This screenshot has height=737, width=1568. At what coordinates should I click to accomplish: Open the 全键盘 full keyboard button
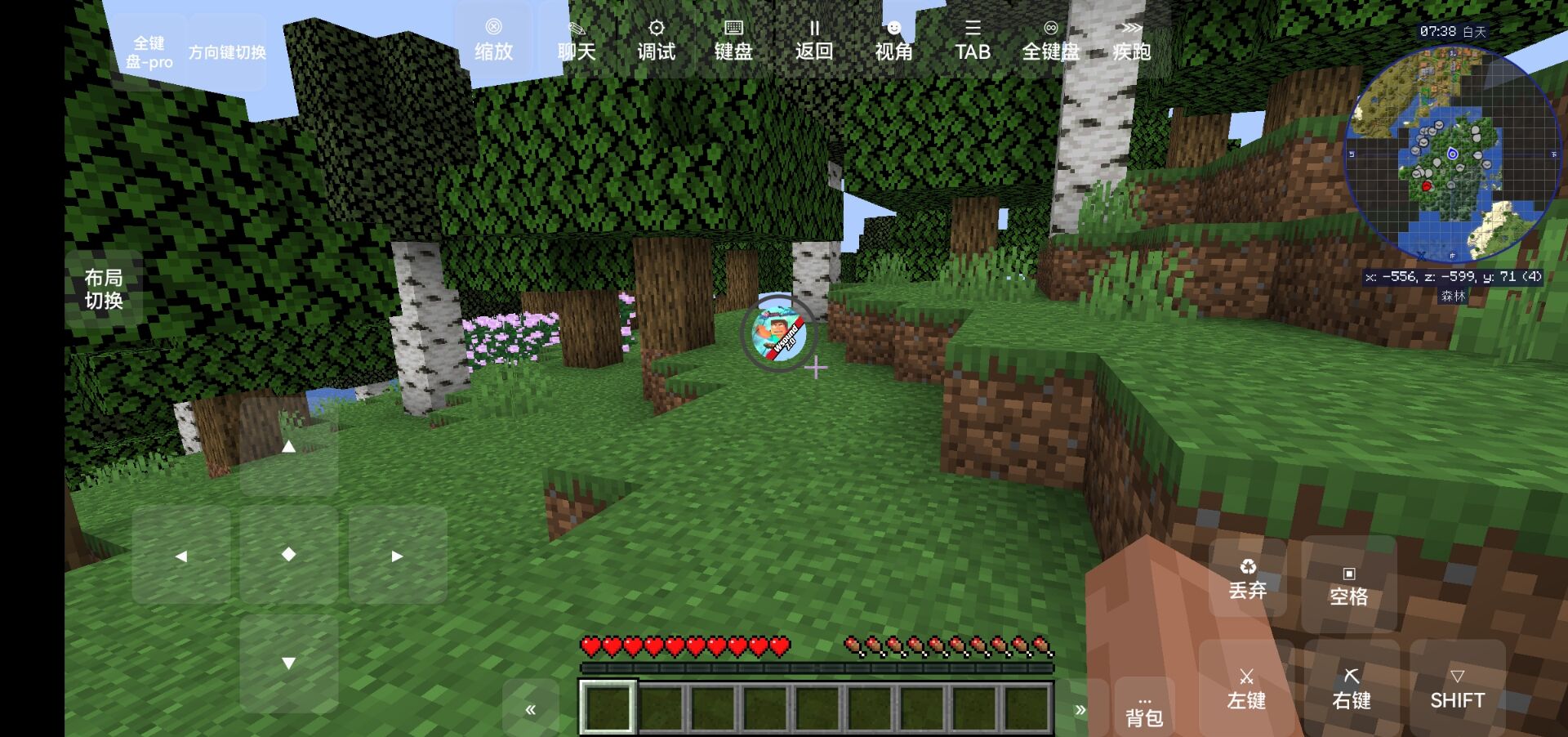(x=1051, y=40)
